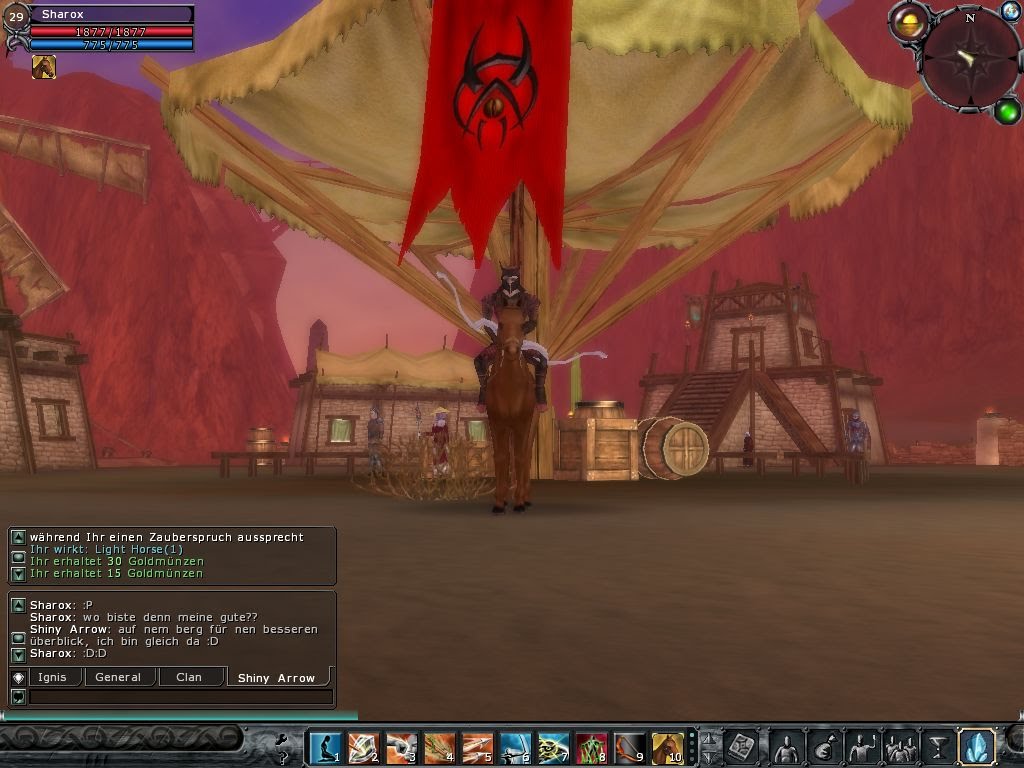Open the goblet icon menu button

coord(938,747)
